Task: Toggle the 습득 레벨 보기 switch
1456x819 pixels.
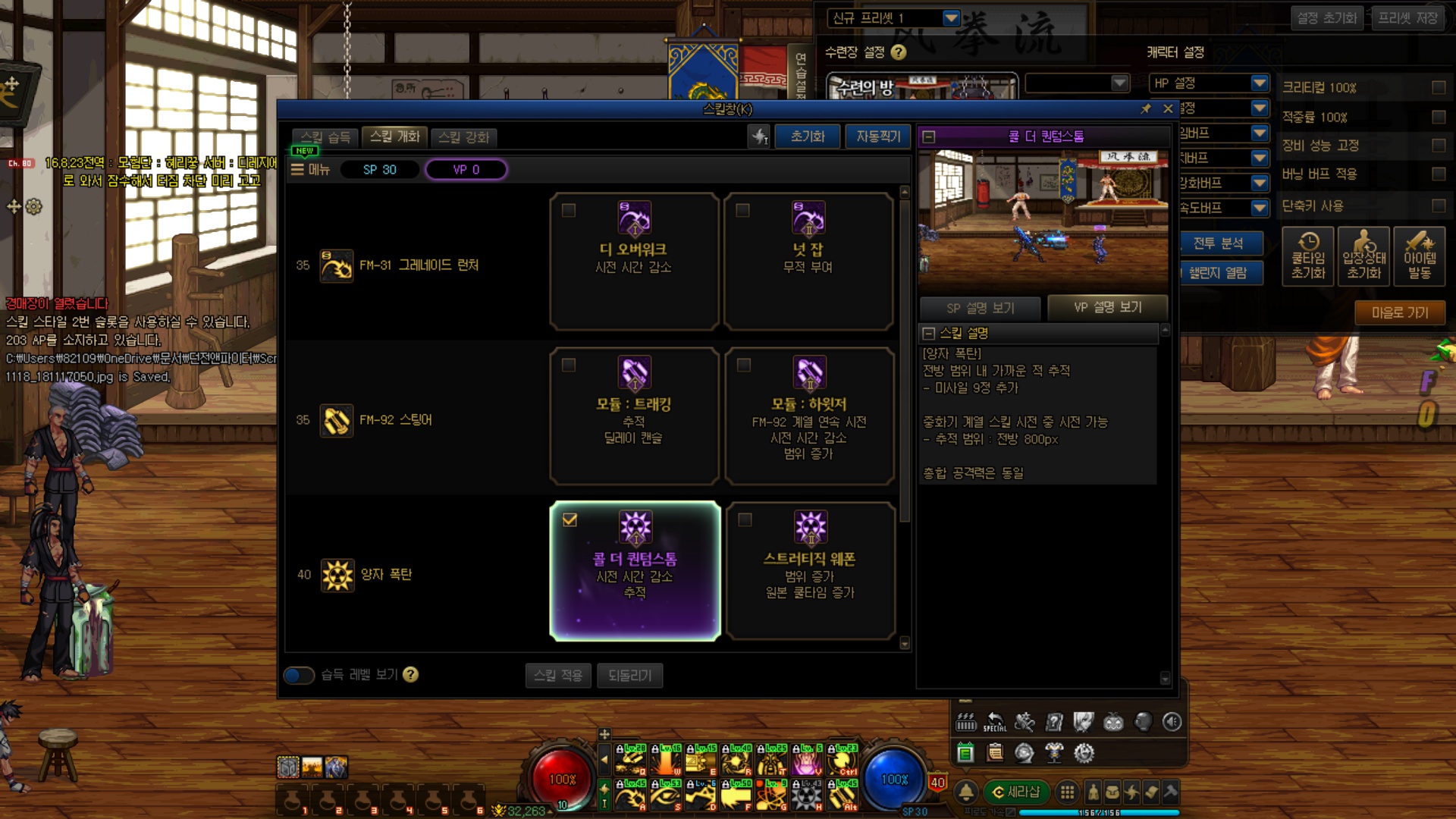Action: 299,675
